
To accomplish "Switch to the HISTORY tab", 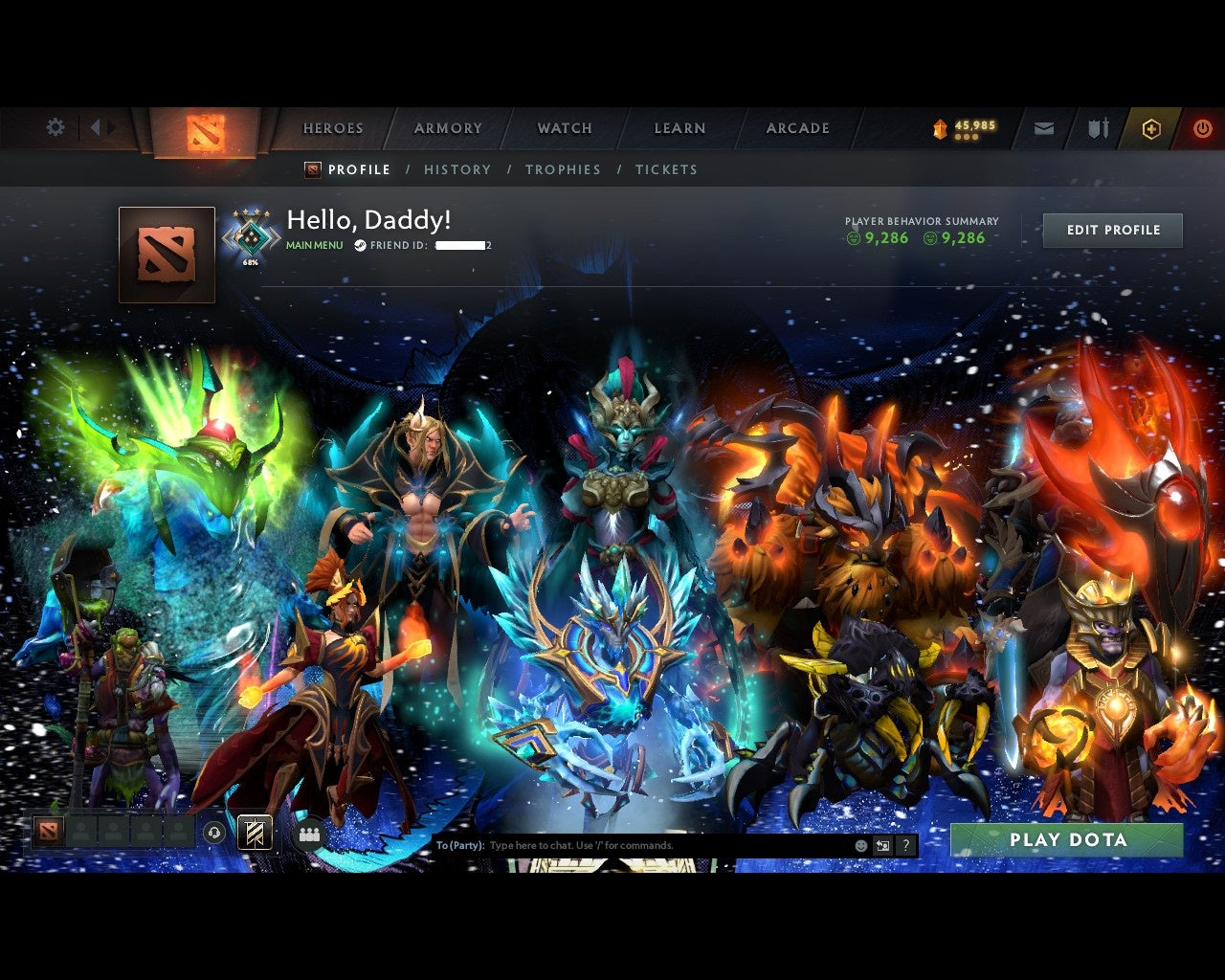I will tap(457, 169).
